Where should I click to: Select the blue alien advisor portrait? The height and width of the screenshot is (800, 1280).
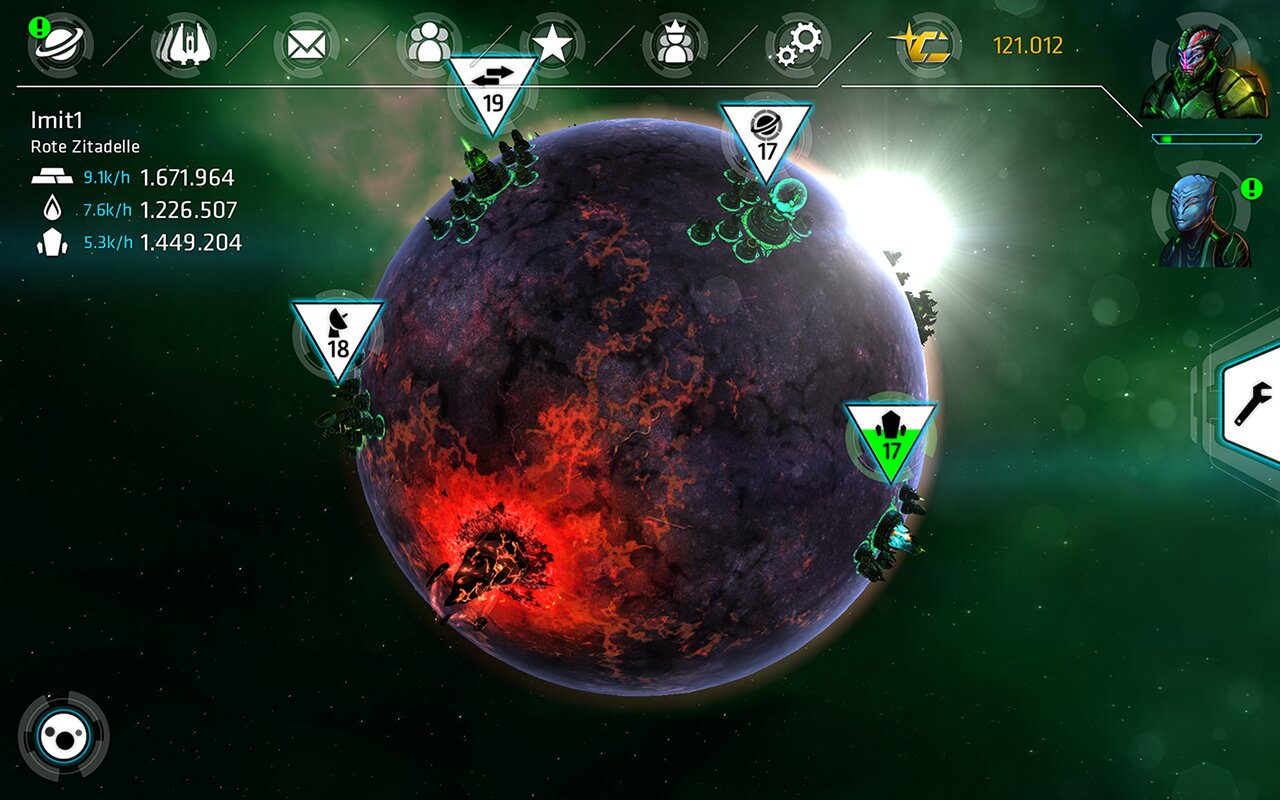coord(1204,222)
